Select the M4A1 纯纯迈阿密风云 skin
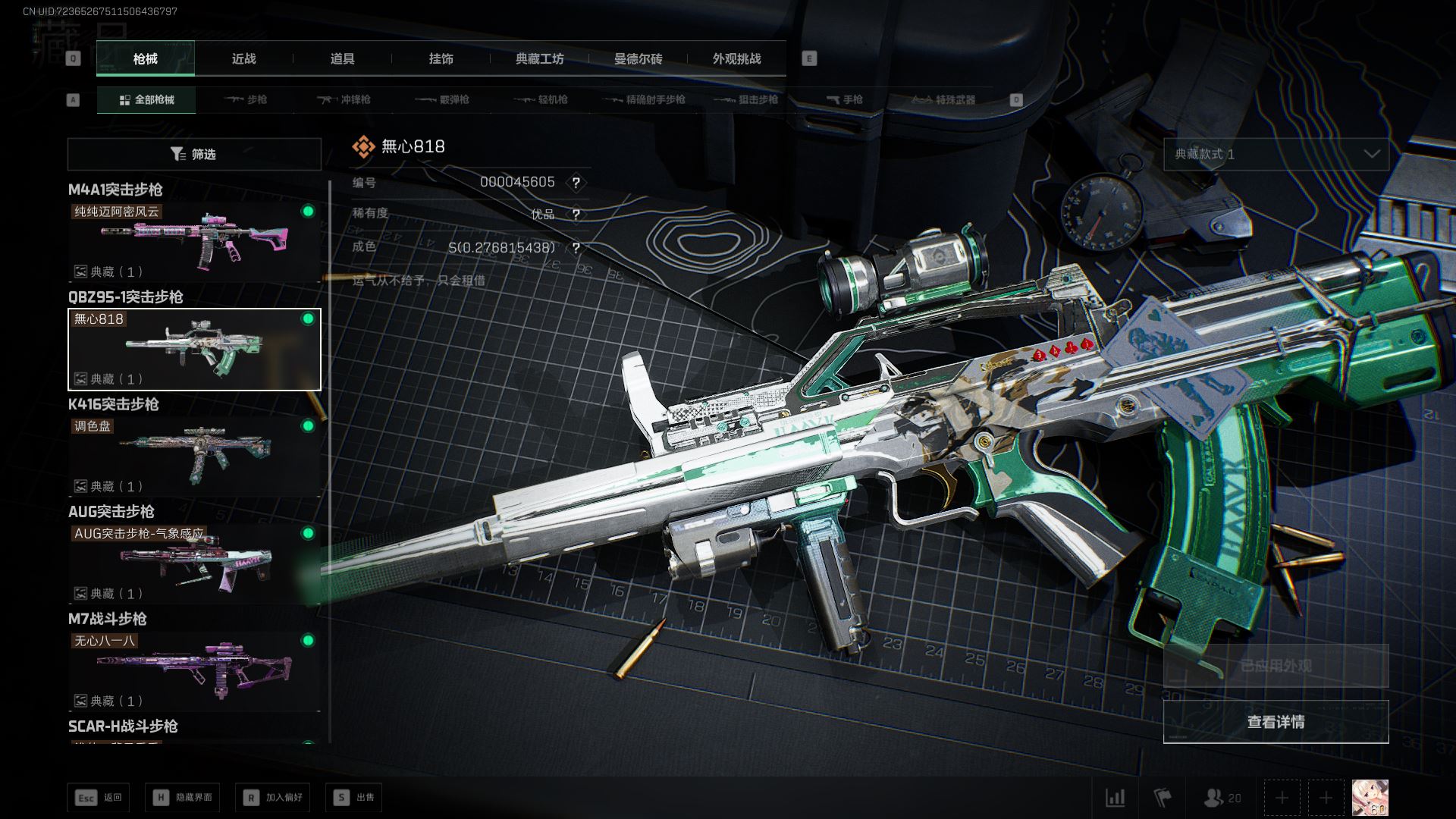The image size is (1456, 819). pos(194,241)
